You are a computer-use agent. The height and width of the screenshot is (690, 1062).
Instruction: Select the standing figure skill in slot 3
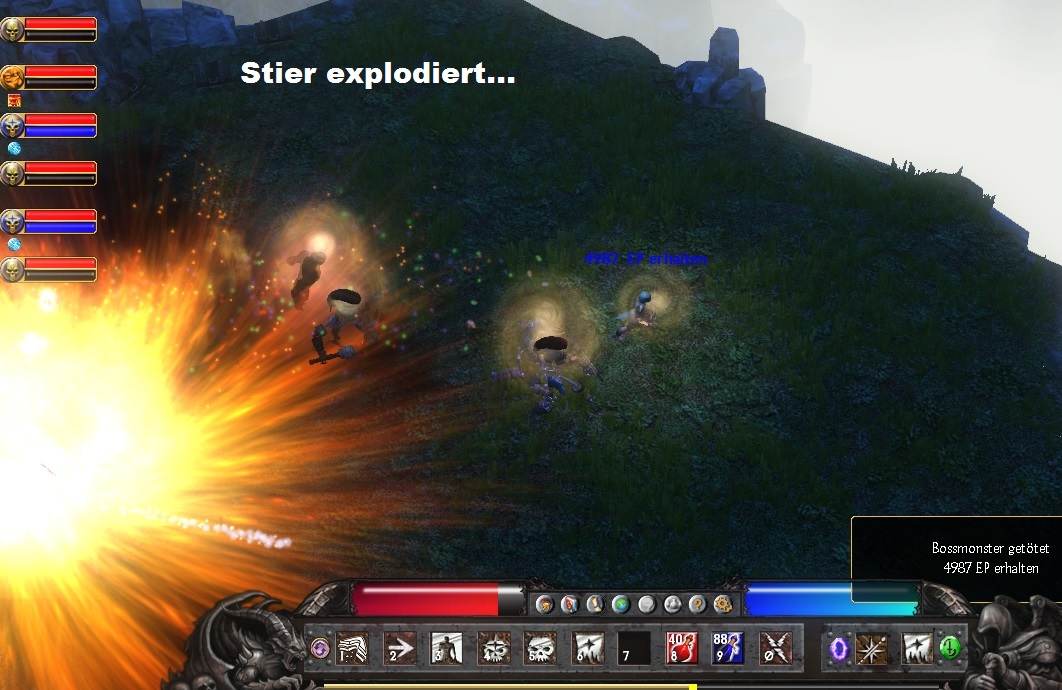pos(446,648)
